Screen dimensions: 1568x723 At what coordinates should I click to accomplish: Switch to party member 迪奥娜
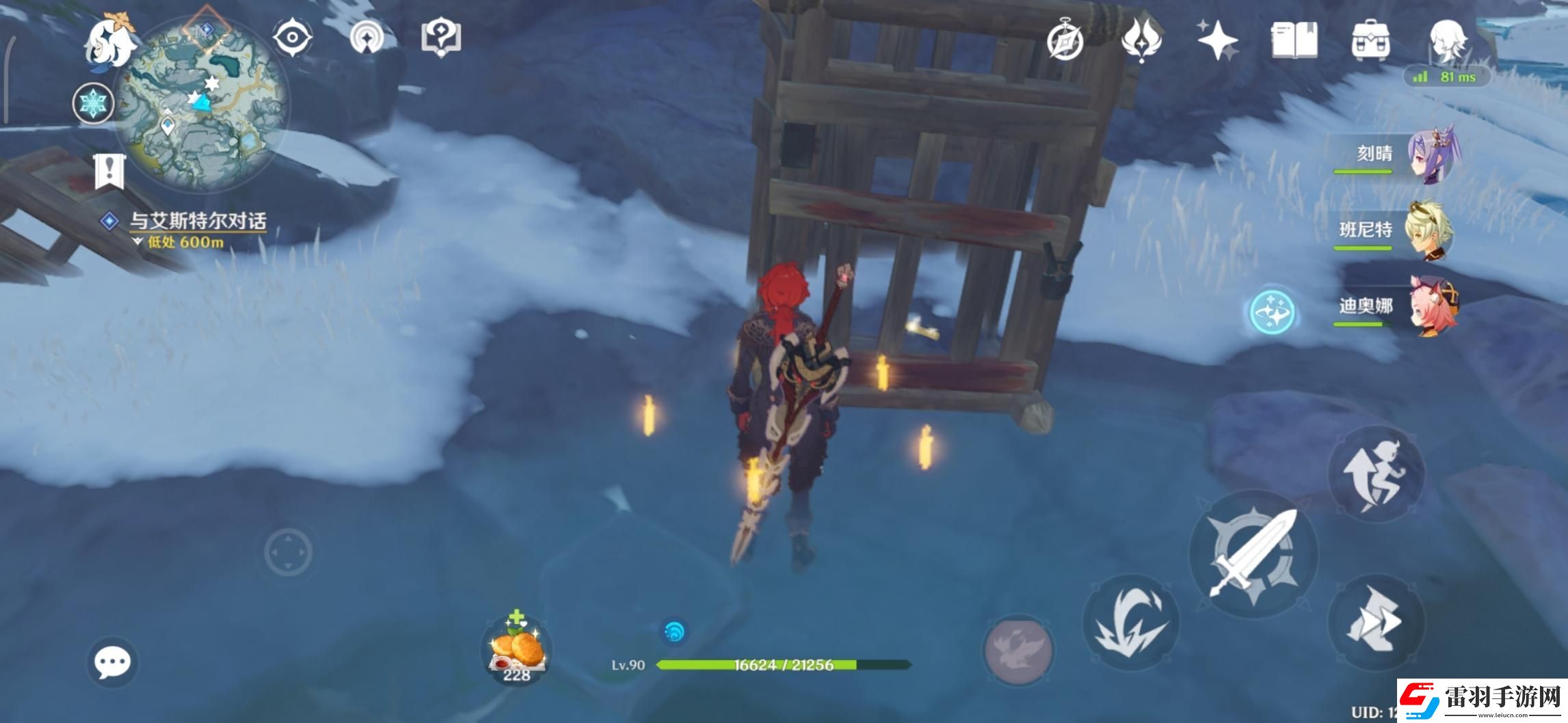point(1433,308)
